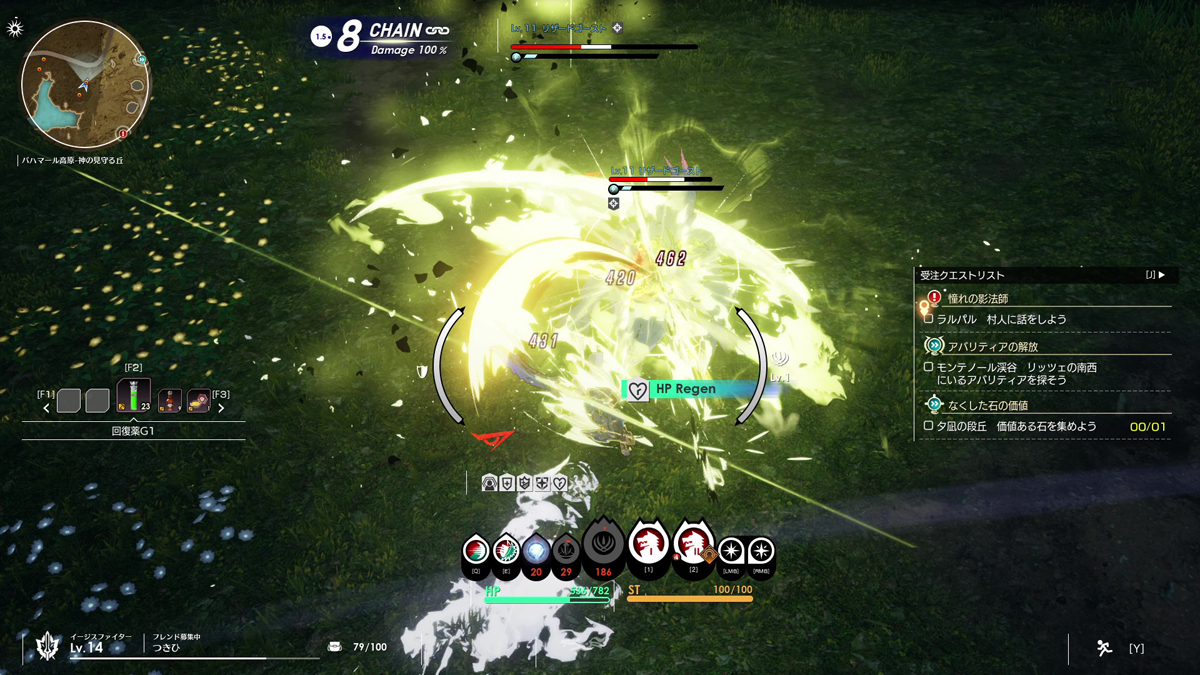This screenshot has width=1200, height=675.
Task: Select the 憧れの影法師 quest entry
Action: 977,298
